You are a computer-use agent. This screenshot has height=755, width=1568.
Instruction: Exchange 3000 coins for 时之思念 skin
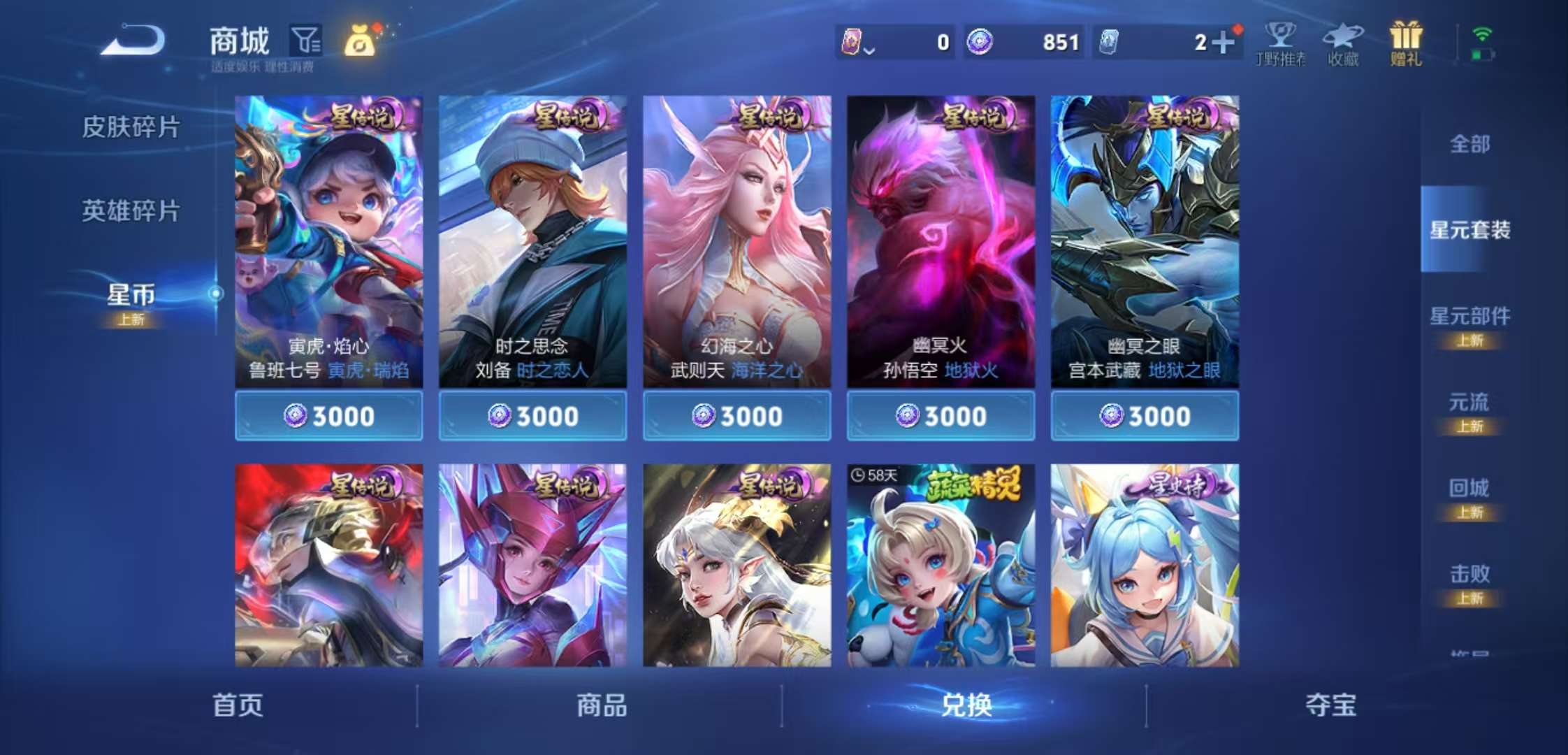pos(533,415)
